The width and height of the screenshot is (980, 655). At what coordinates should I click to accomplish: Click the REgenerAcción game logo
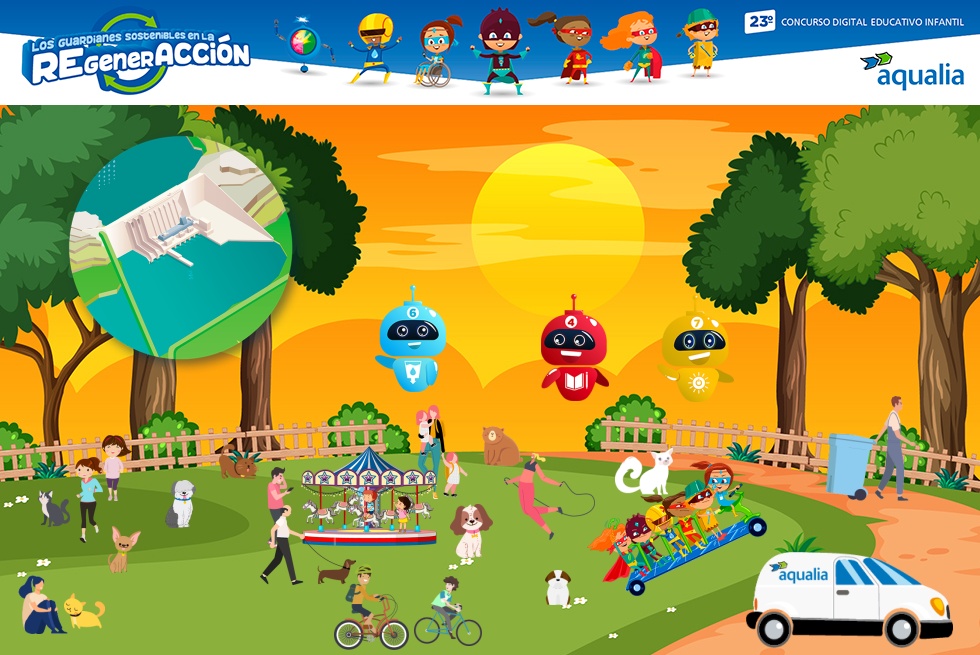tap(137, 54)
